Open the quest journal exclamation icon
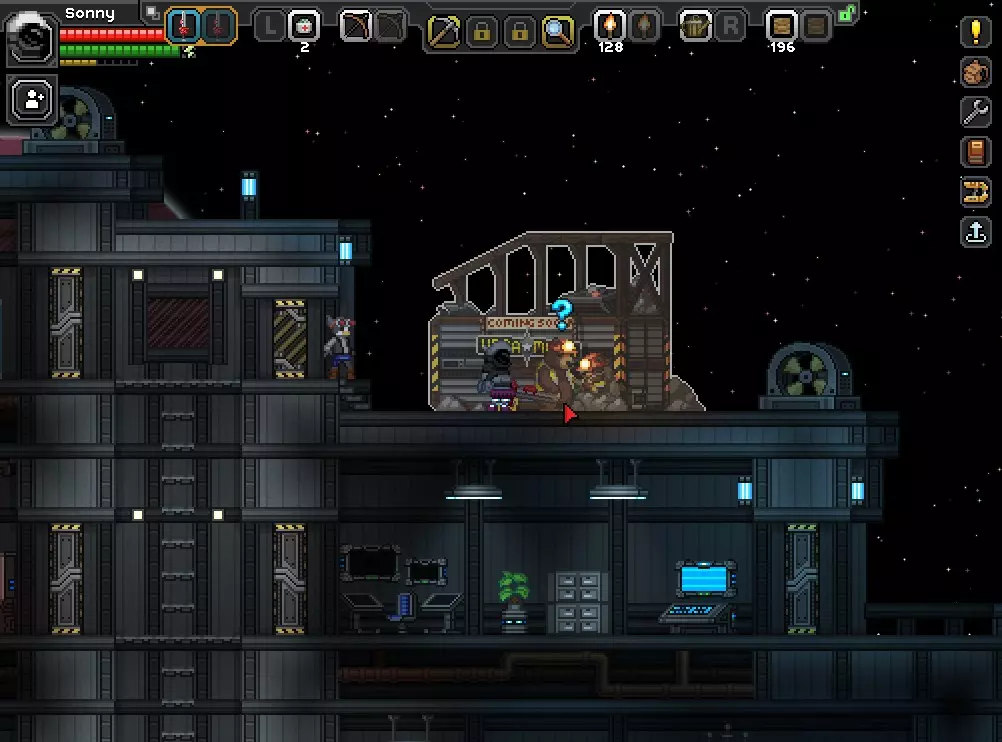The image size is (1002, 742). pyautogui.click(x=975, y=32)
